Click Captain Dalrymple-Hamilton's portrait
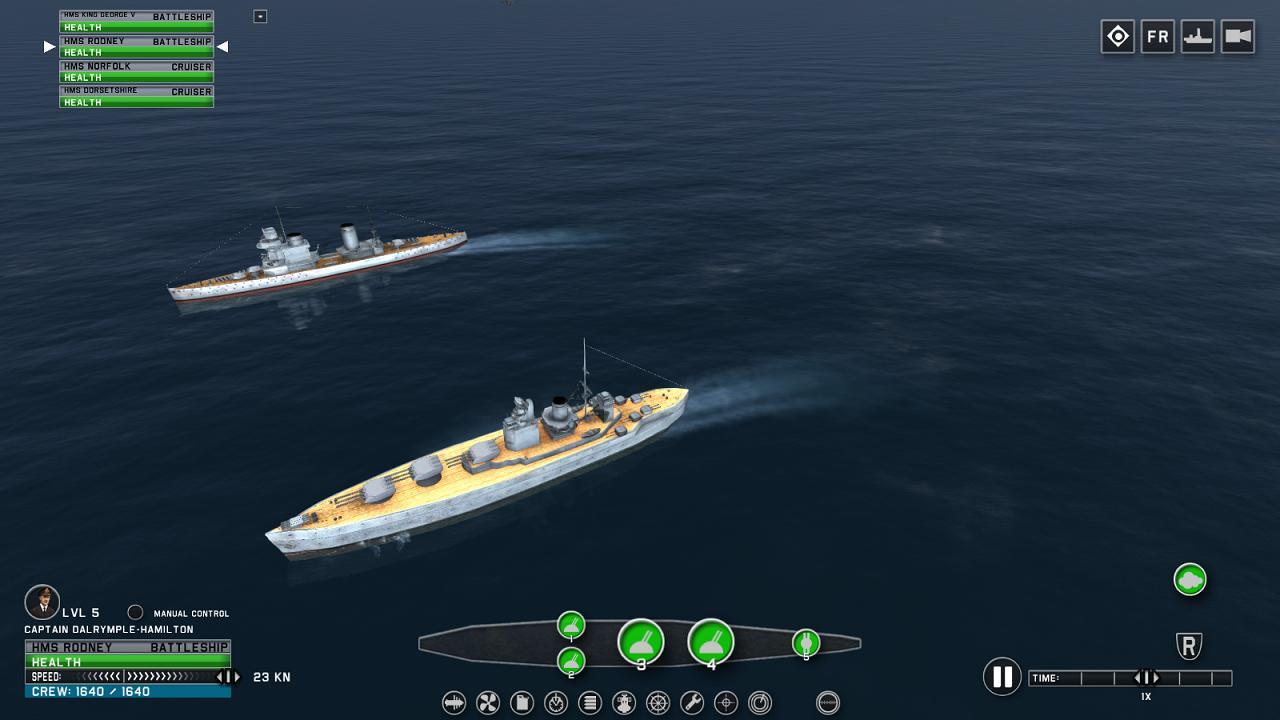The height and width of the screenshot is (720, 1280). [x=42, y=602]
